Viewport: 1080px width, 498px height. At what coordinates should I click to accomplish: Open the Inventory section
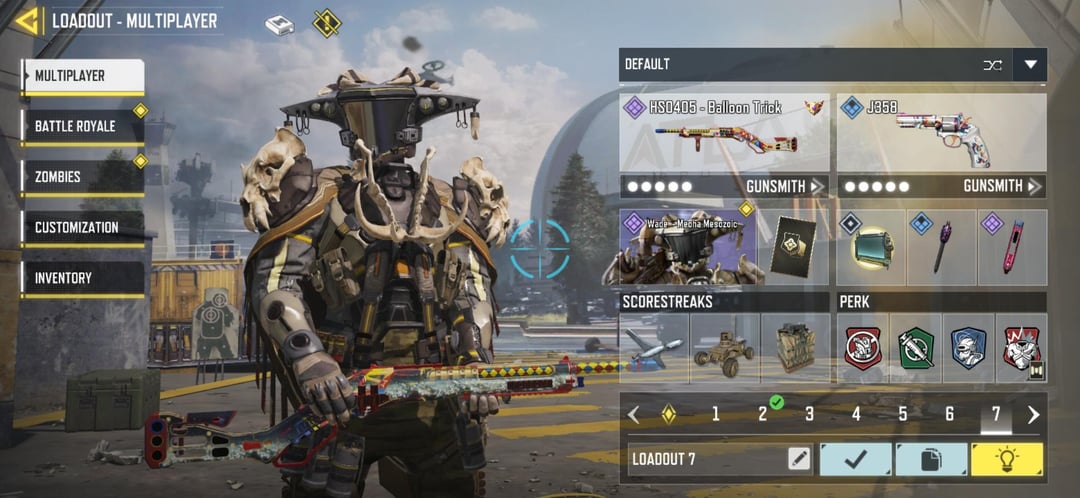click(x=84, y=278)
